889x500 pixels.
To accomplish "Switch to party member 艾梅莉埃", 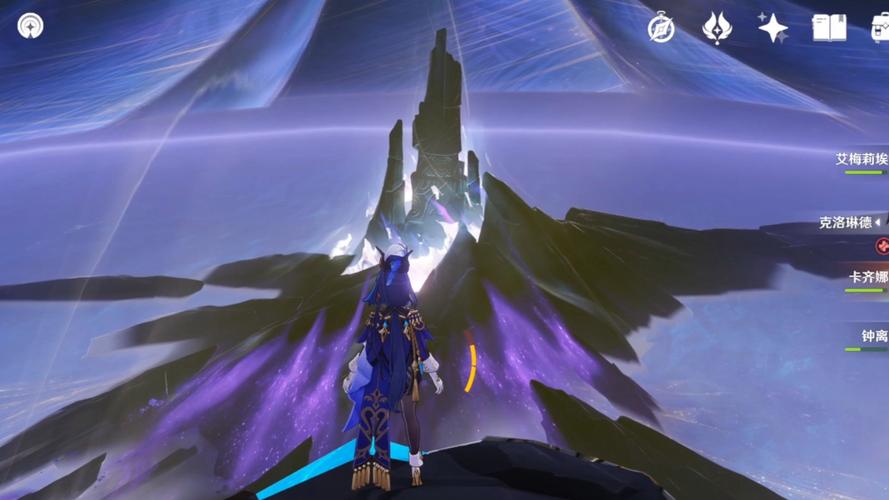I will (861, 160).
